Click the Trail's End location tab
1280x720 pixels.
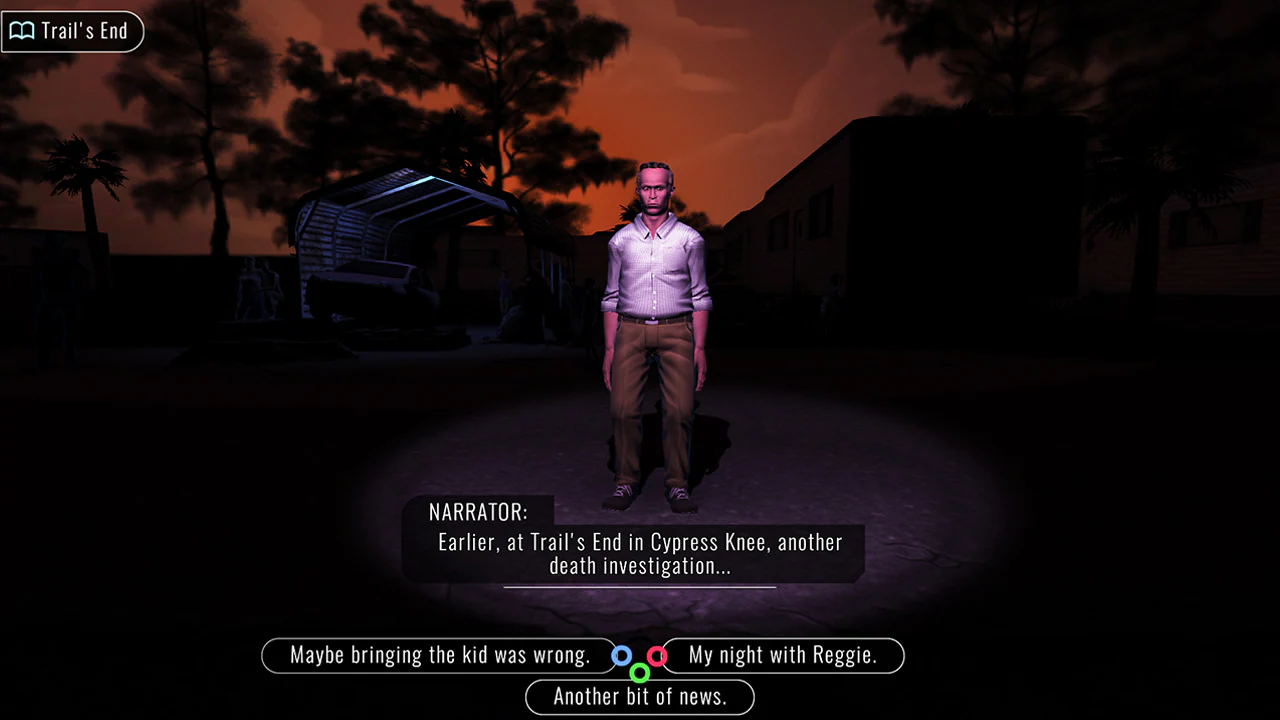click(72, 31)
